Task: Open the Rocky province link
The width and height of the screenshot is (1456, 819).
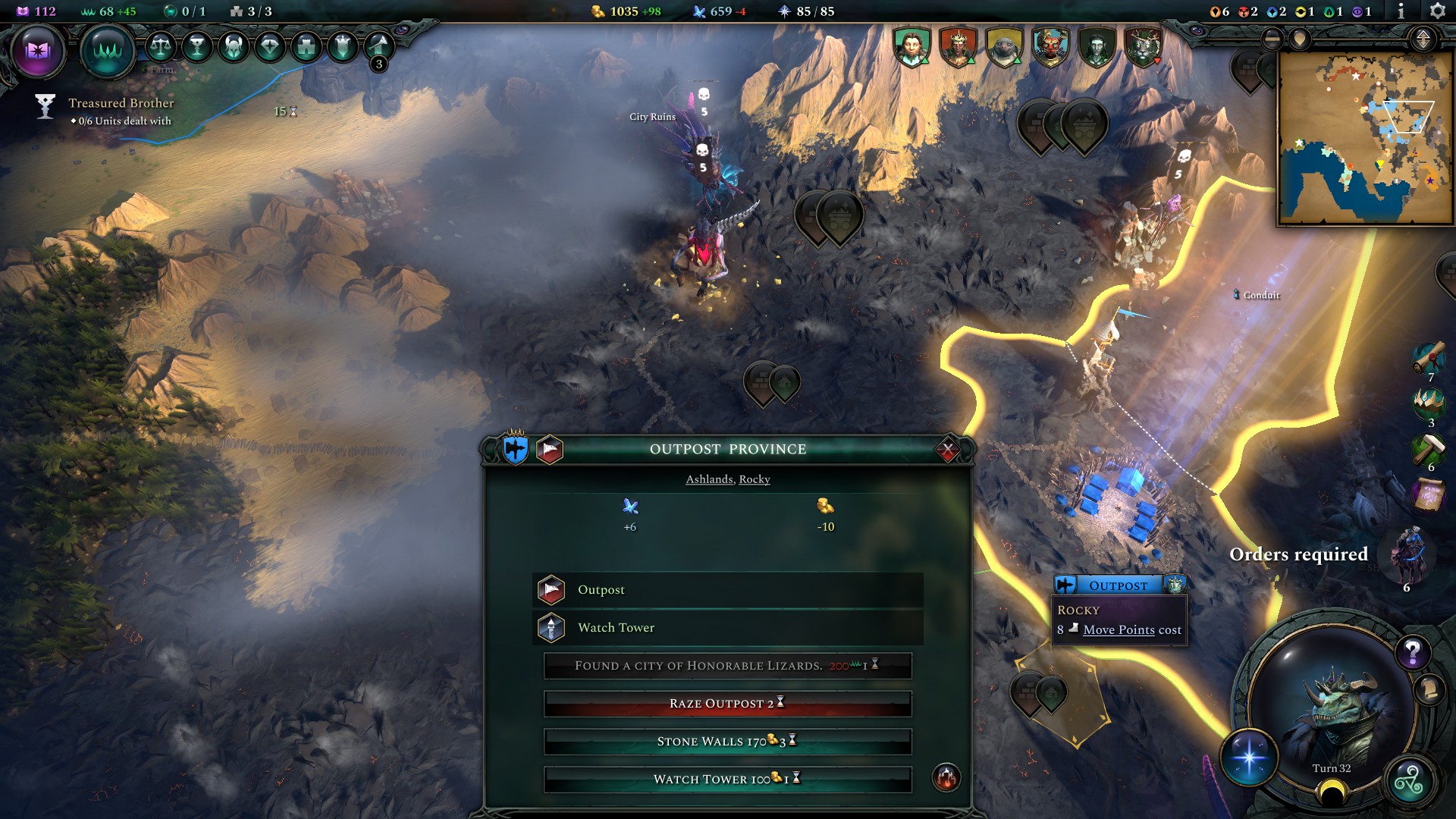Action: click(754, 479)
